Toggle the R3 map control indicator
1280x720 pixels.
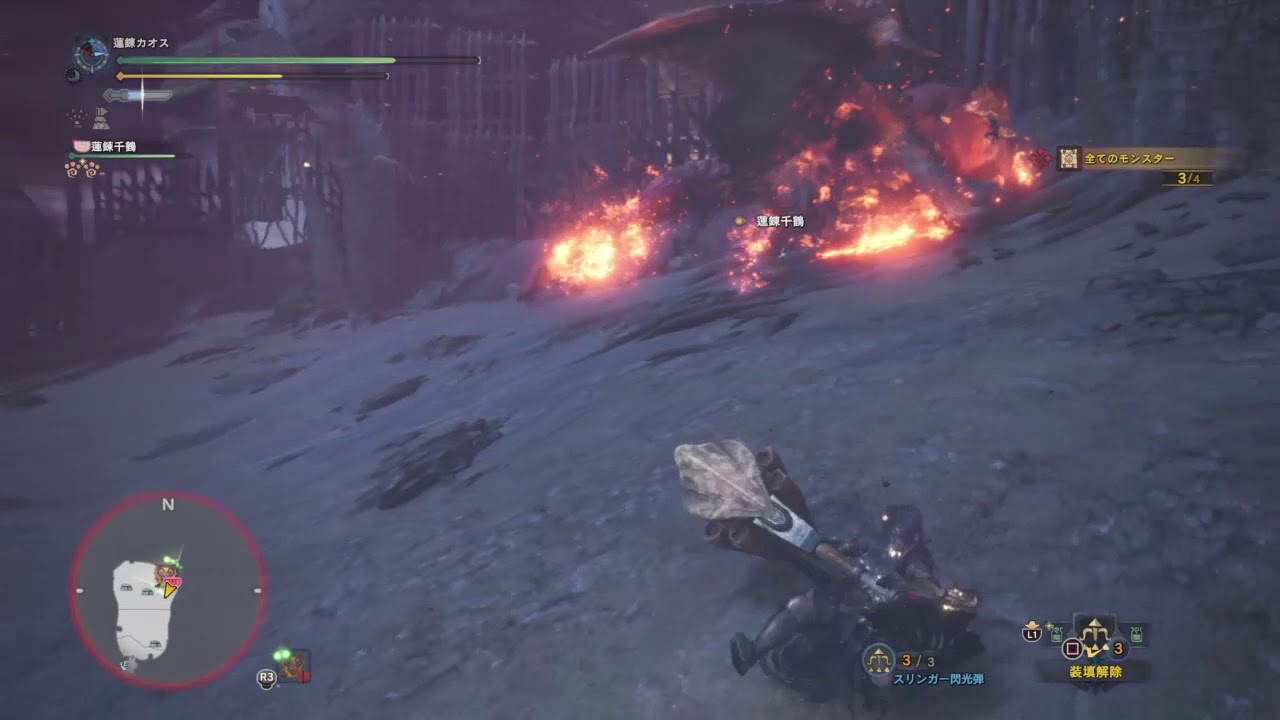tap(268, 677)
